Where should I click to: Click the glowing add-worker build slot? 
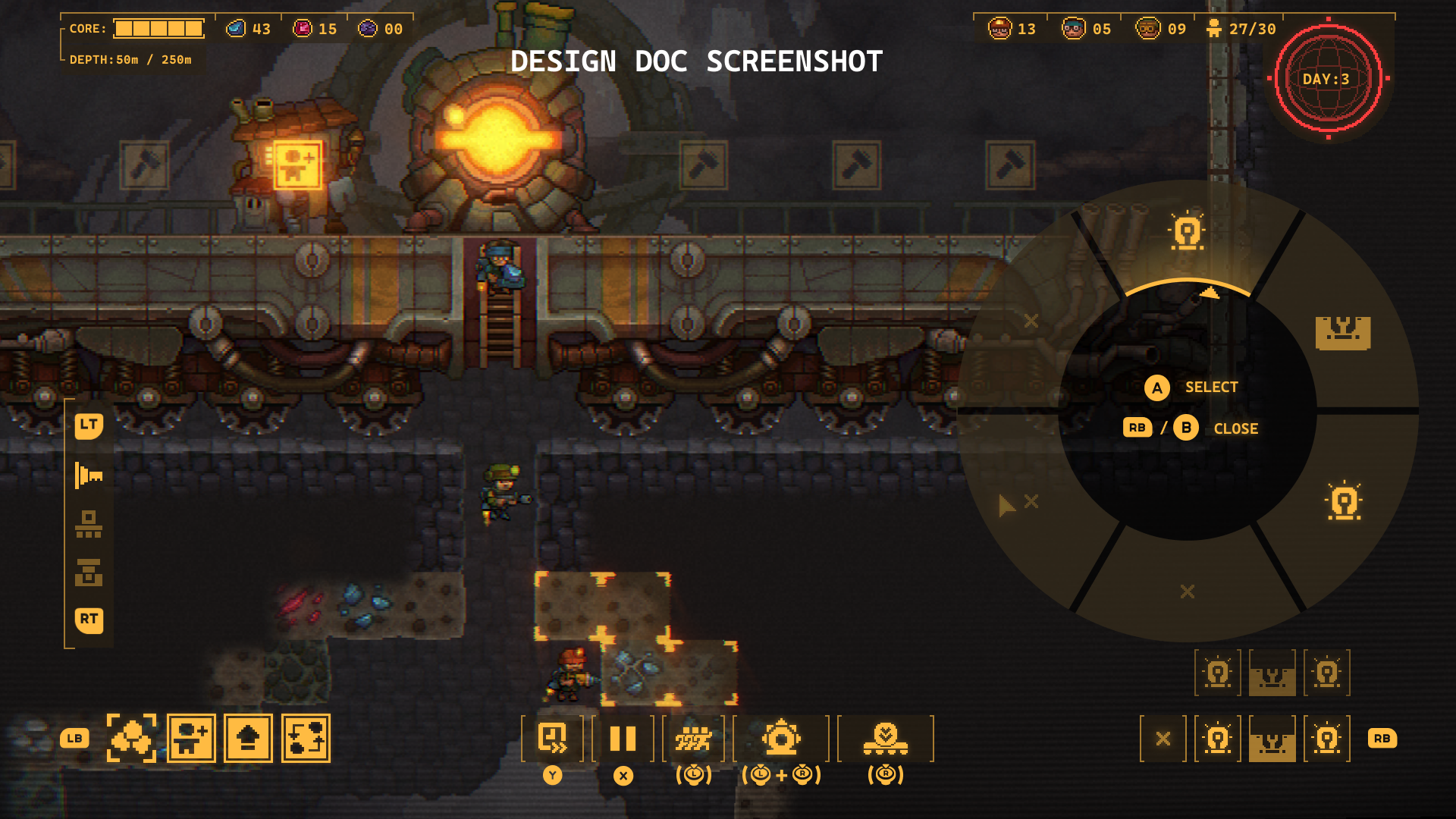(x=297, y=165)
